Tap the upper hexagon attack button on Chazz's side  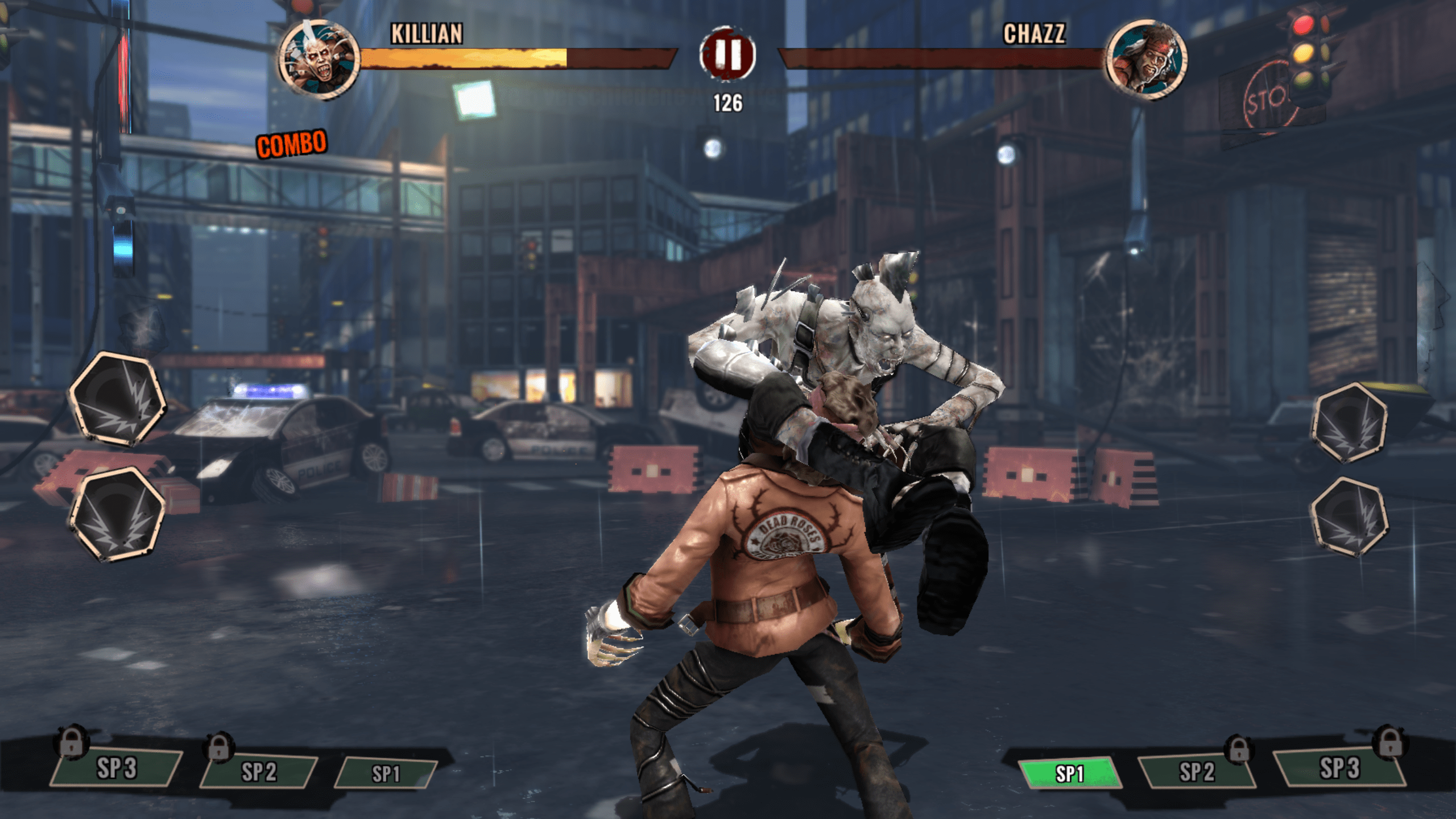point(1350,422)
